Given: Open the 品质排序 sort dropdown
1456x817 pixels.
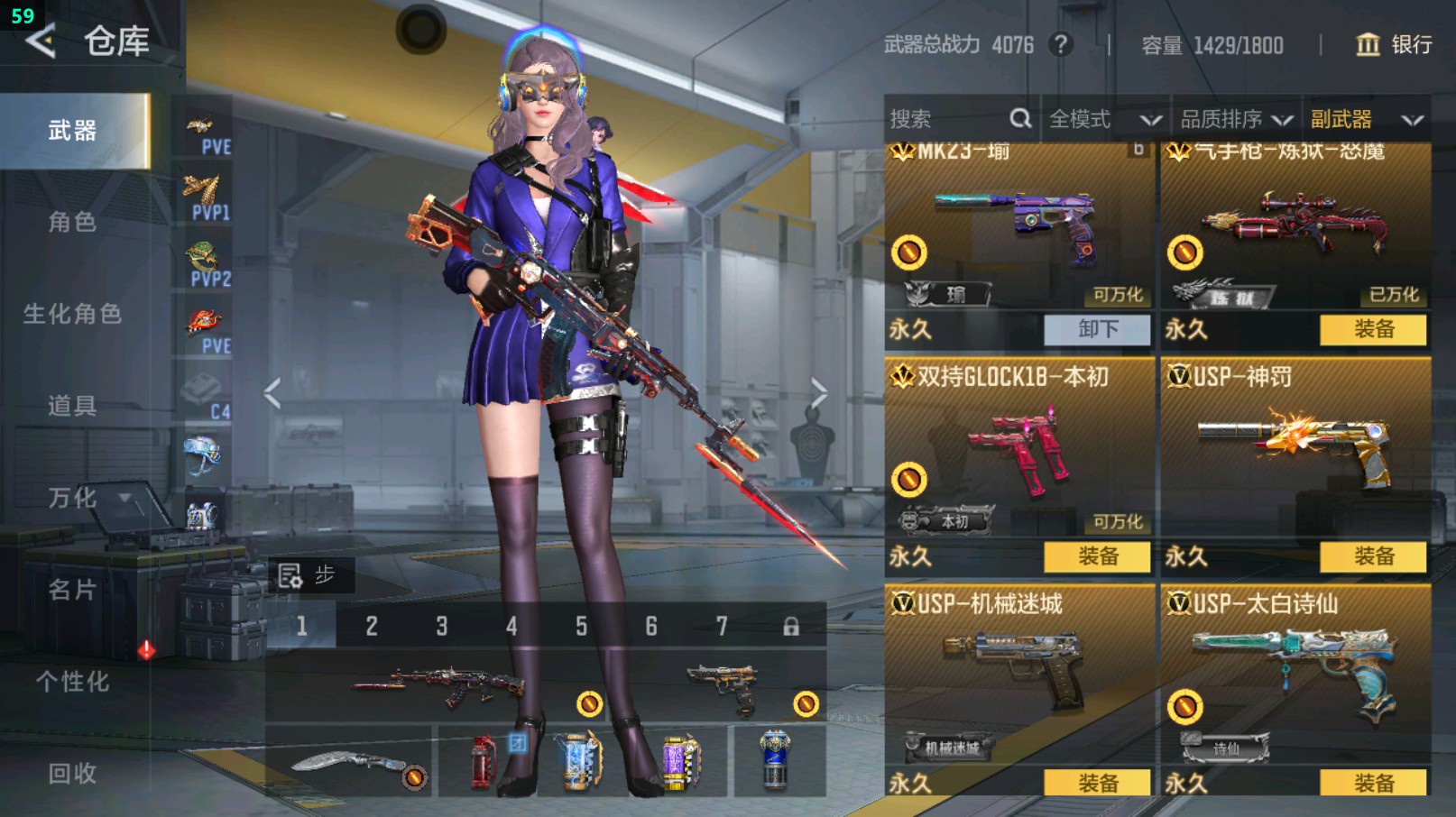Looking at the screenshot, I should (x=1236, y=119).
